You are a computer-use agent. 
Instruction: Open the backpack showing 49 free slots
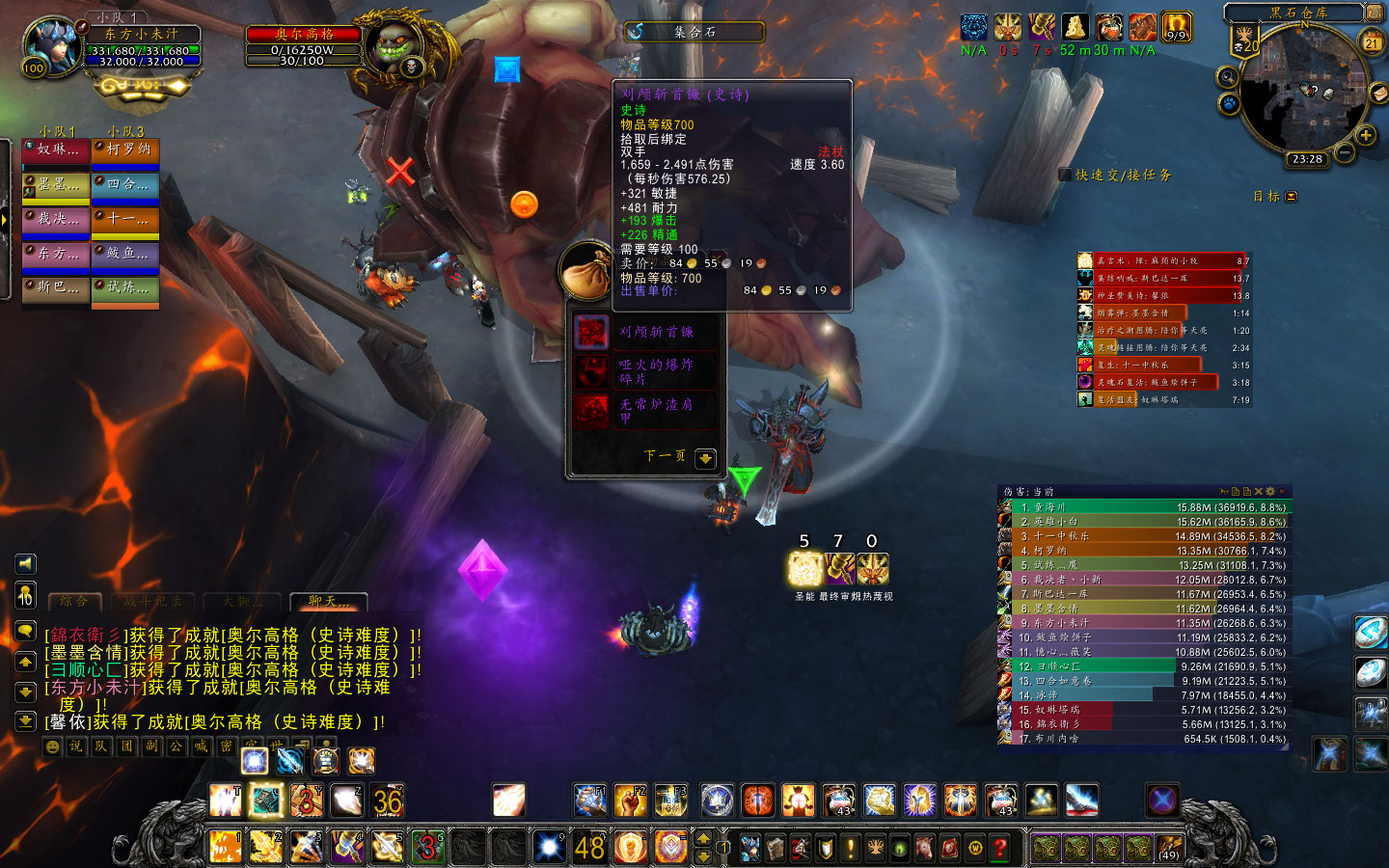(x=1169, y=848)
